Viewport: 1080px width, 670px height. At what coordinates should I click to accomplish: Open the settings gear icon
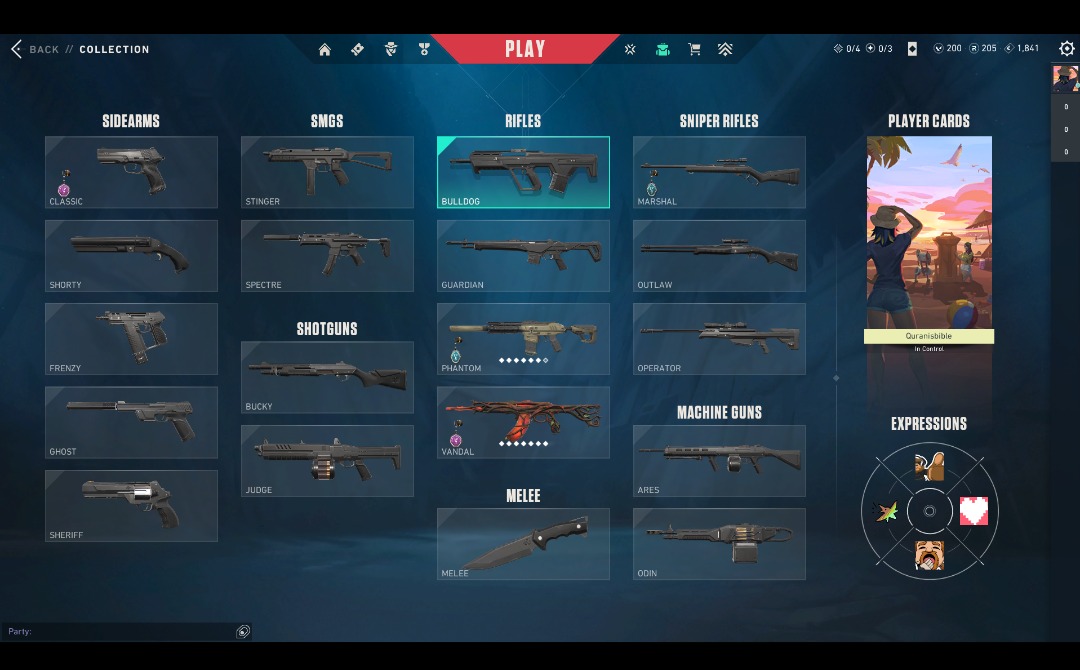point(1066,49)
